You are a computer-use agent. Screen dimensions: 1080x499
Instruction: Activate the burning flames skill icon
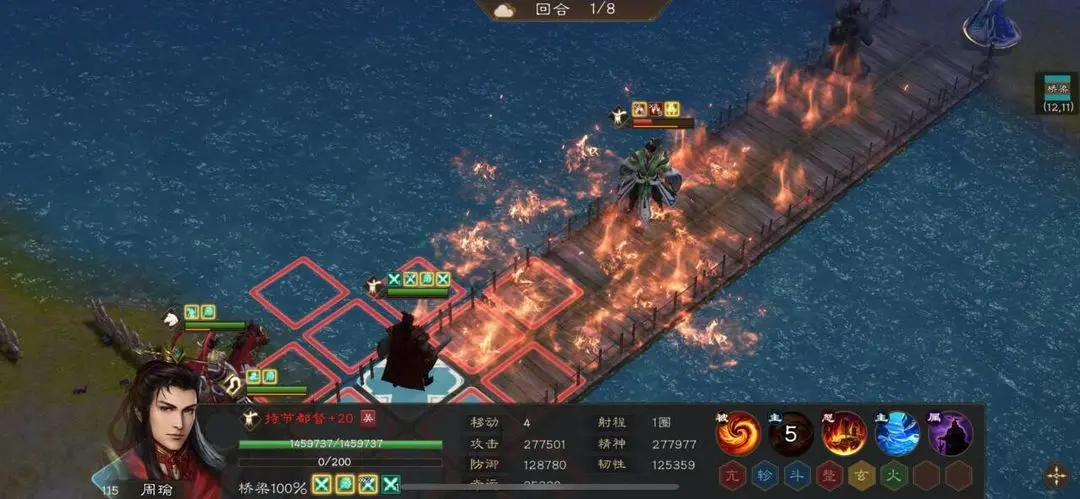point(844,433)
